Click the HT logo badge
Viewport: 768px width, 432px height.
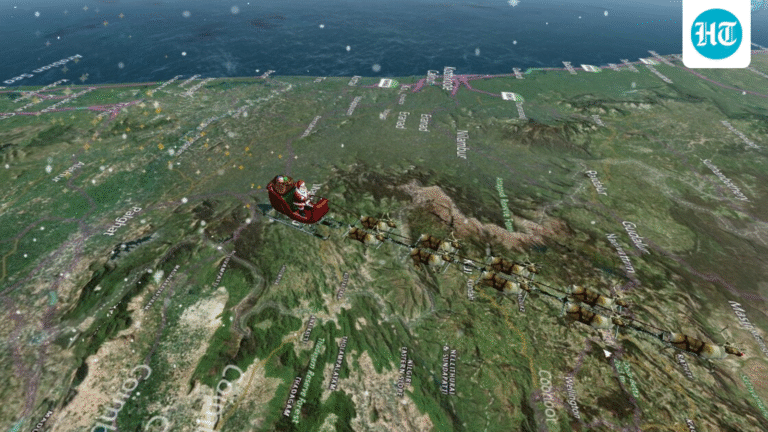716,33
